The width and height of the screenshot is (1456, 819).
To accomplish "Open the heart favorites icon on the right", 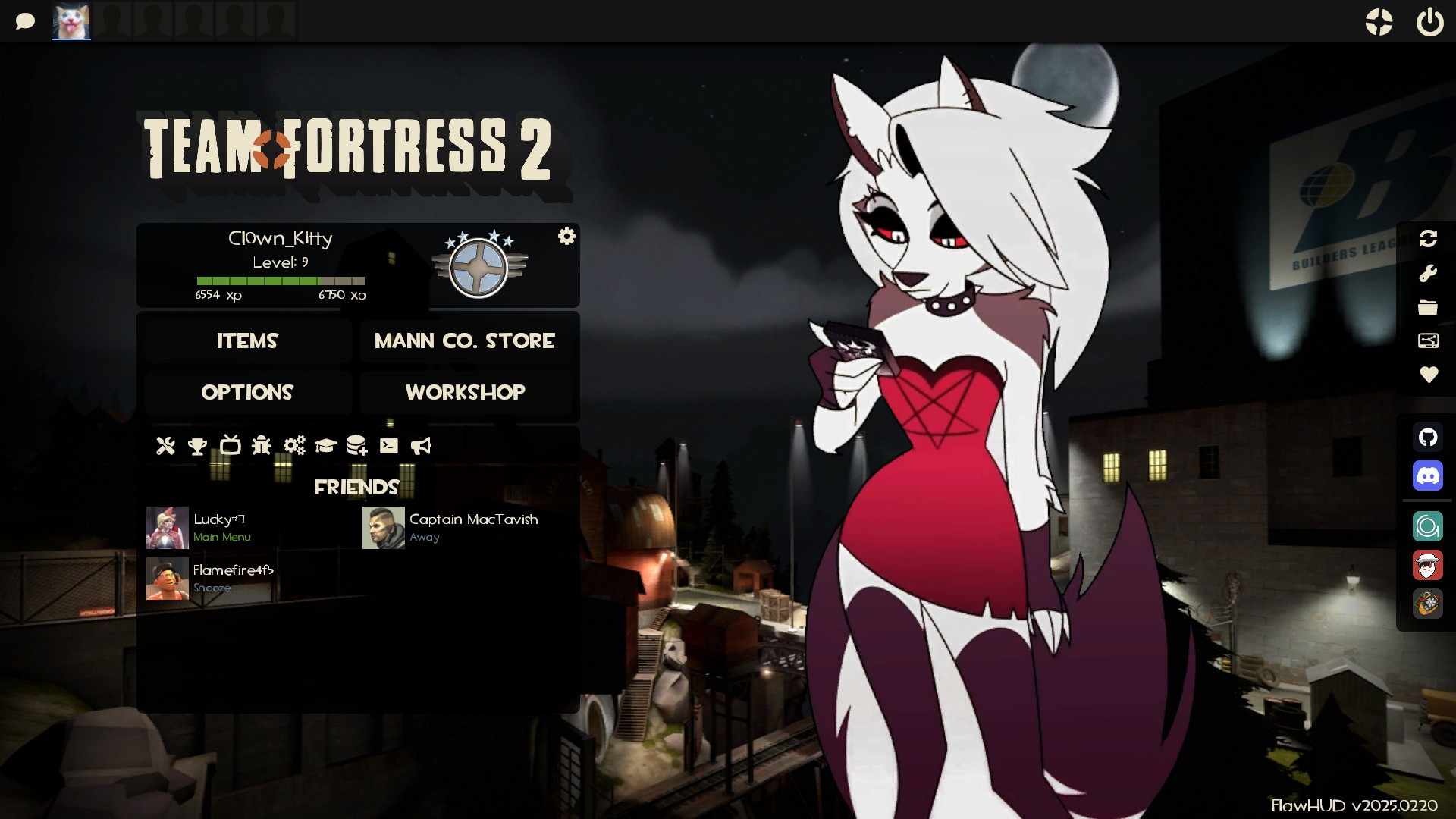I will click(1428, 374).
